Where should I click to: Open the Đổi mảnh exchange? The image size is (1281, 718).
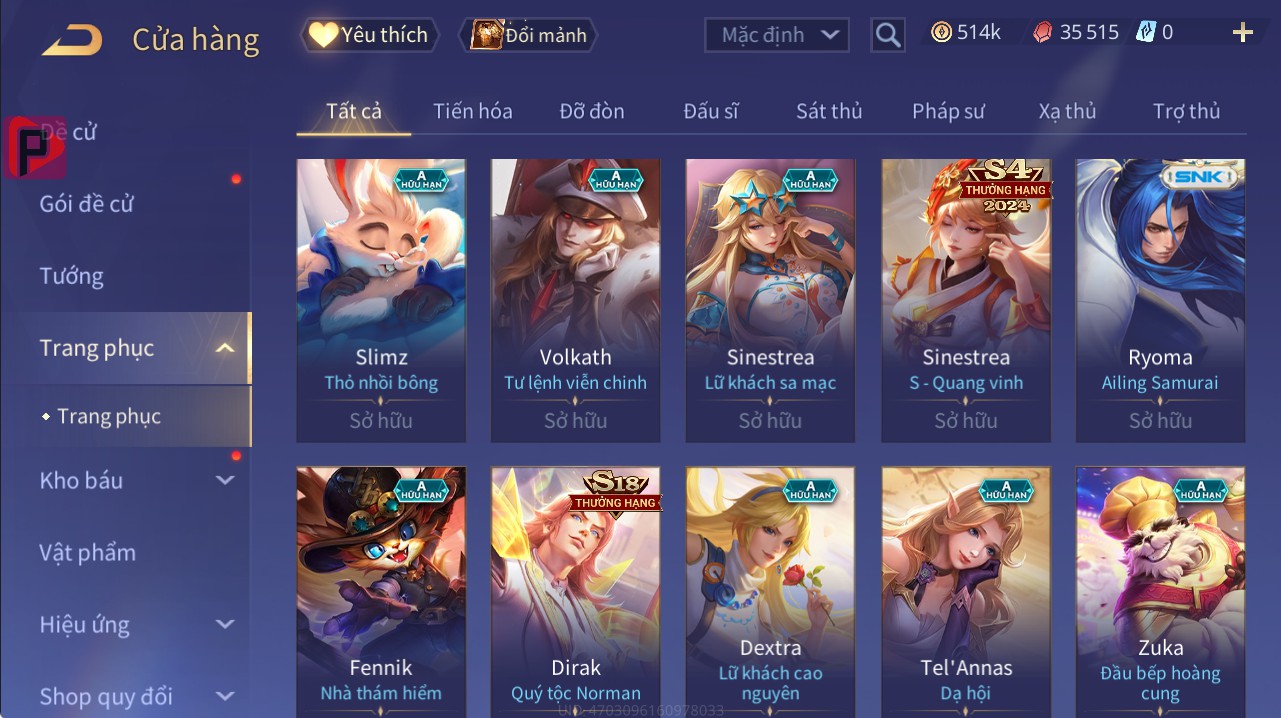pos(528,35)
